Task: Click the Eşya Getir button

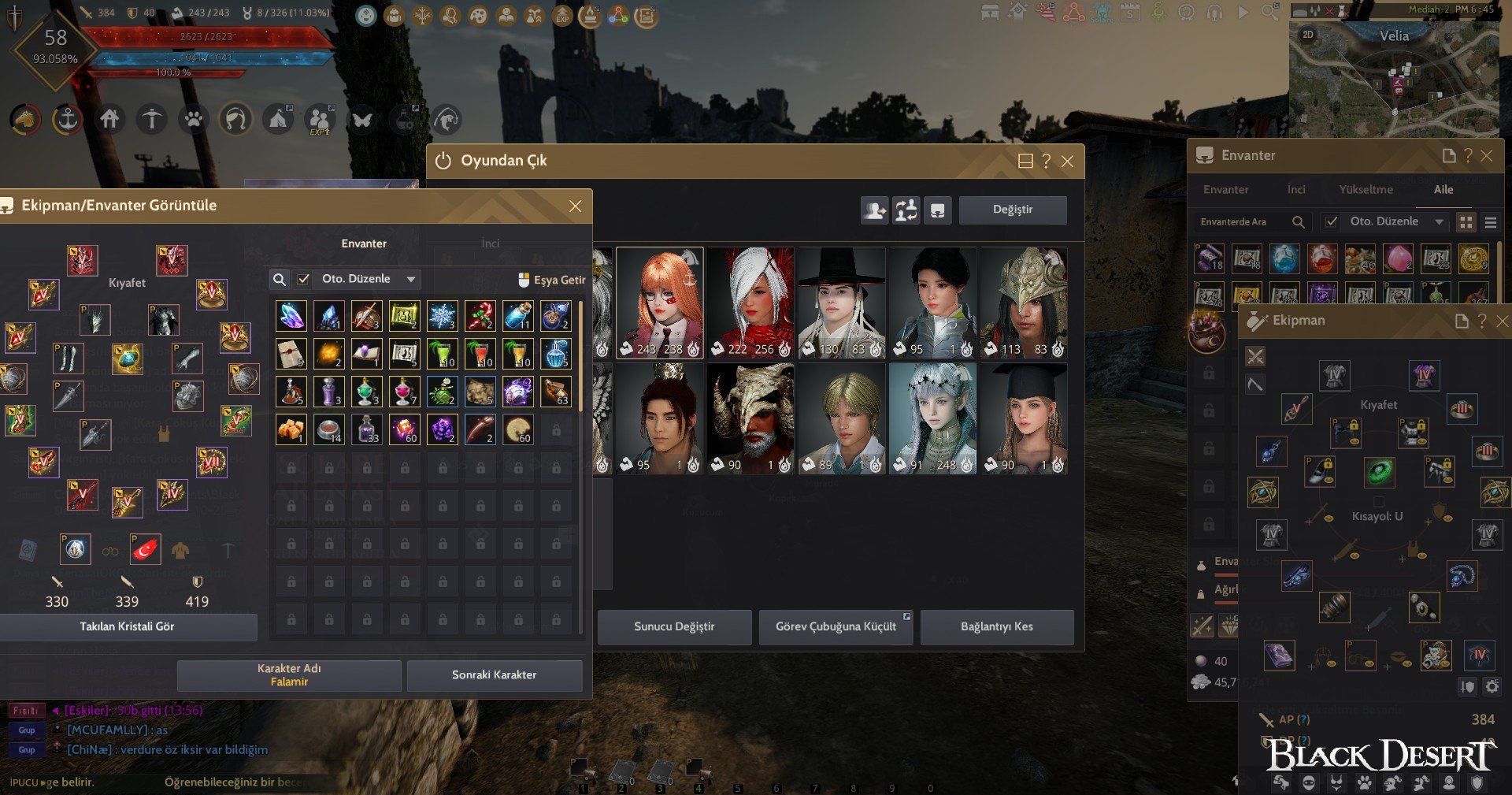Action: click(552, 280)
